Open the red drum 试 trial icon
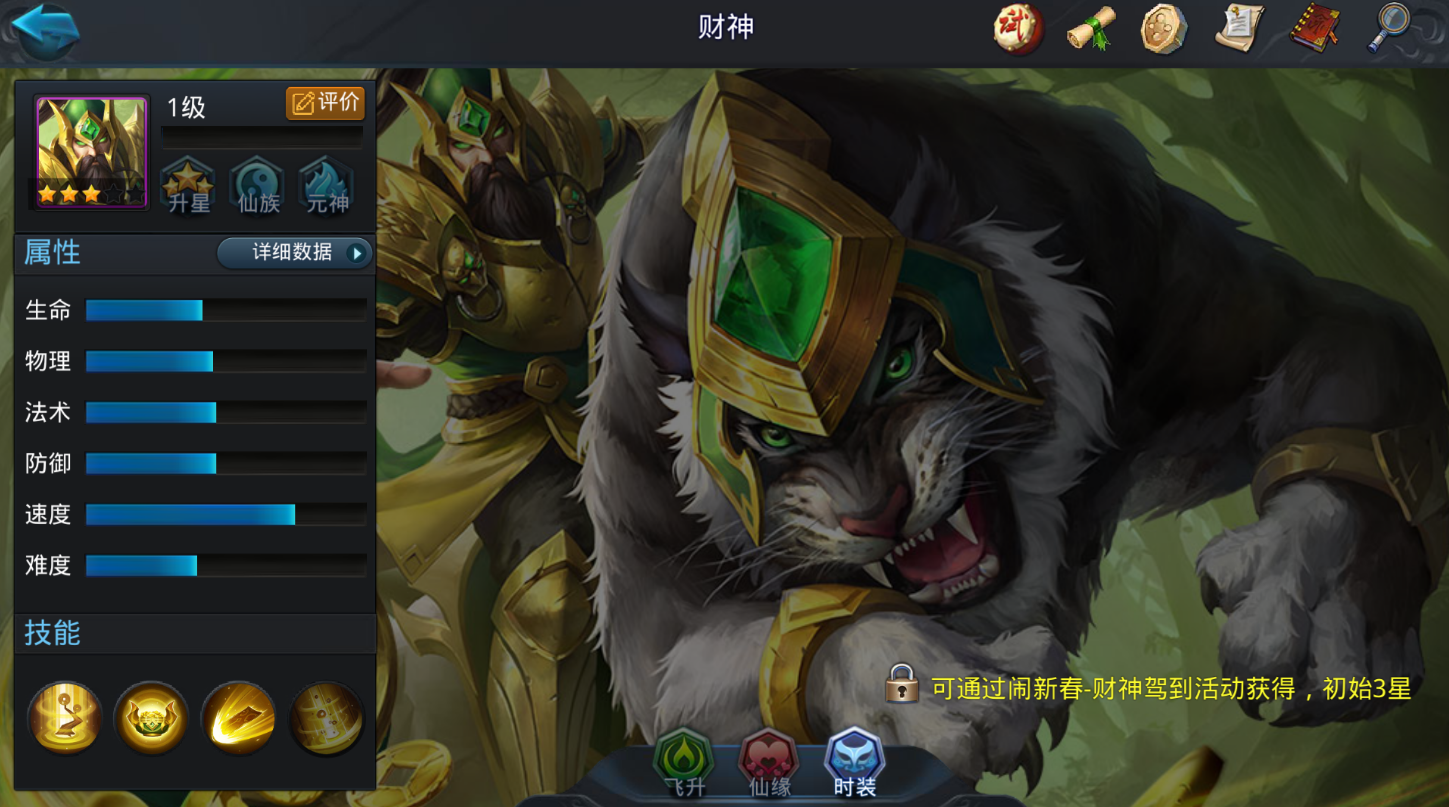This screenshot has height=807, width=1449. [x=1018, y=28]
